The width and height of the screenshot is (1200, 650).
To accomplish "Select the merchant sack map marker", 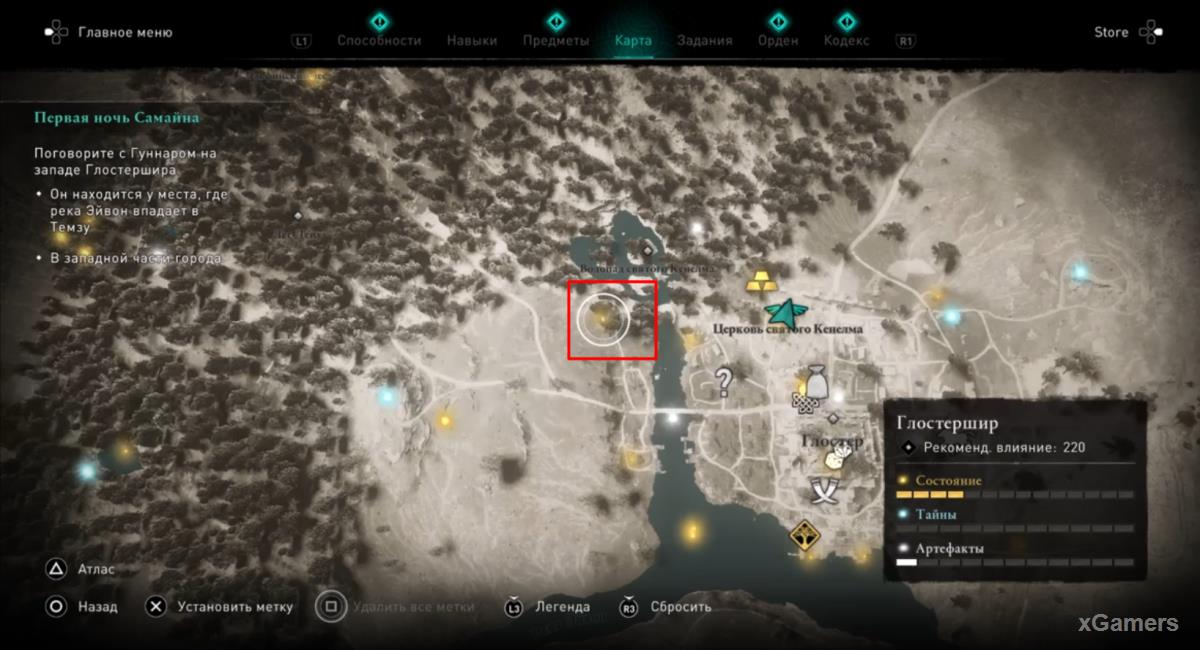I will pos(816,383).
